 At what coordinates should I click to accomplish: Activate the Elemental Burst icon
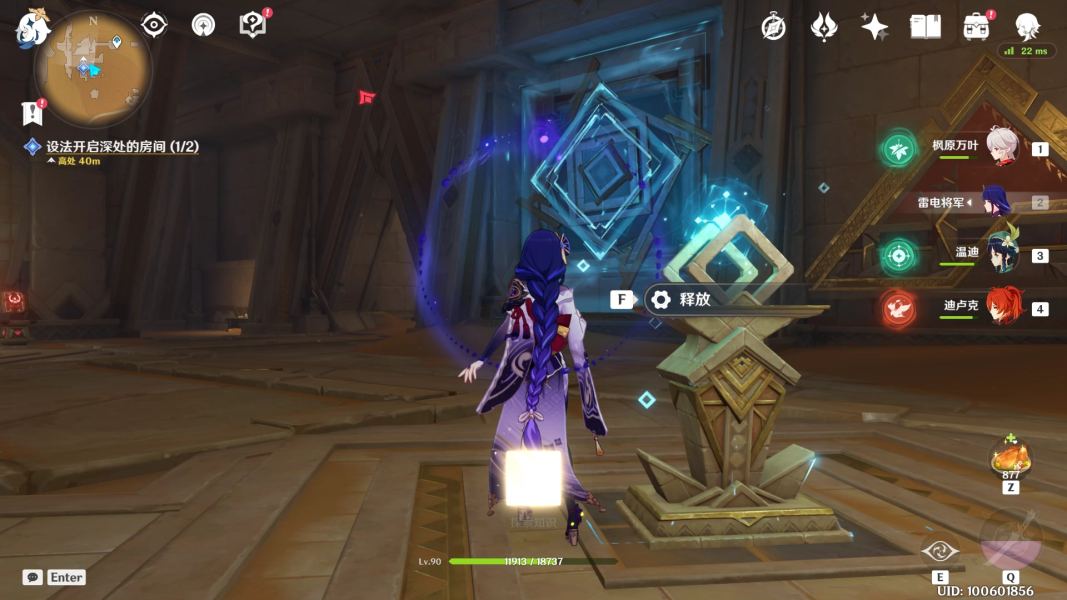[x=1010, y=539]
